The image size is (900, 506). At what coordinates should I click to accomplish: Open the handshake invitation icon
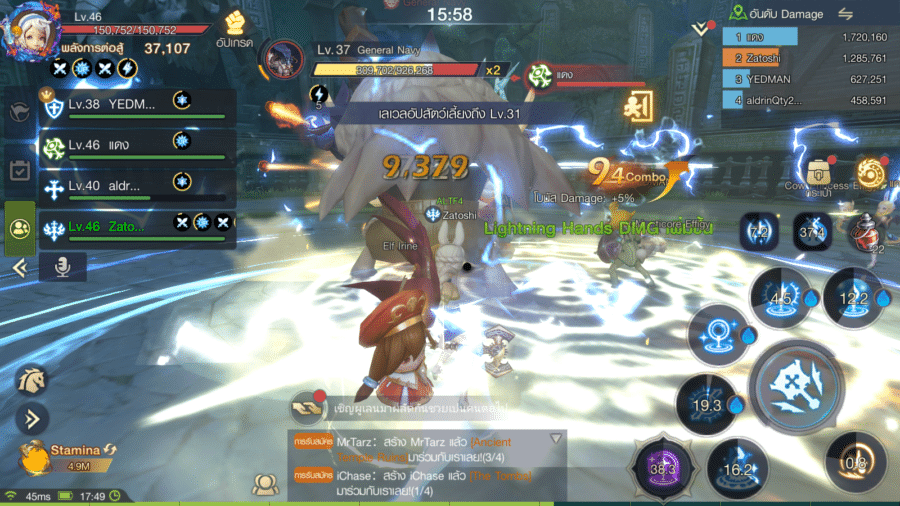click(x=306, y=408)
